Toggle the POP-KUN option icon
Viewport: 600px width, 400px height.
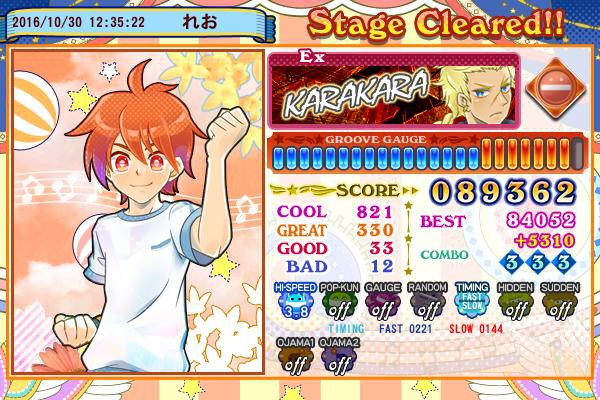(337, 303)
